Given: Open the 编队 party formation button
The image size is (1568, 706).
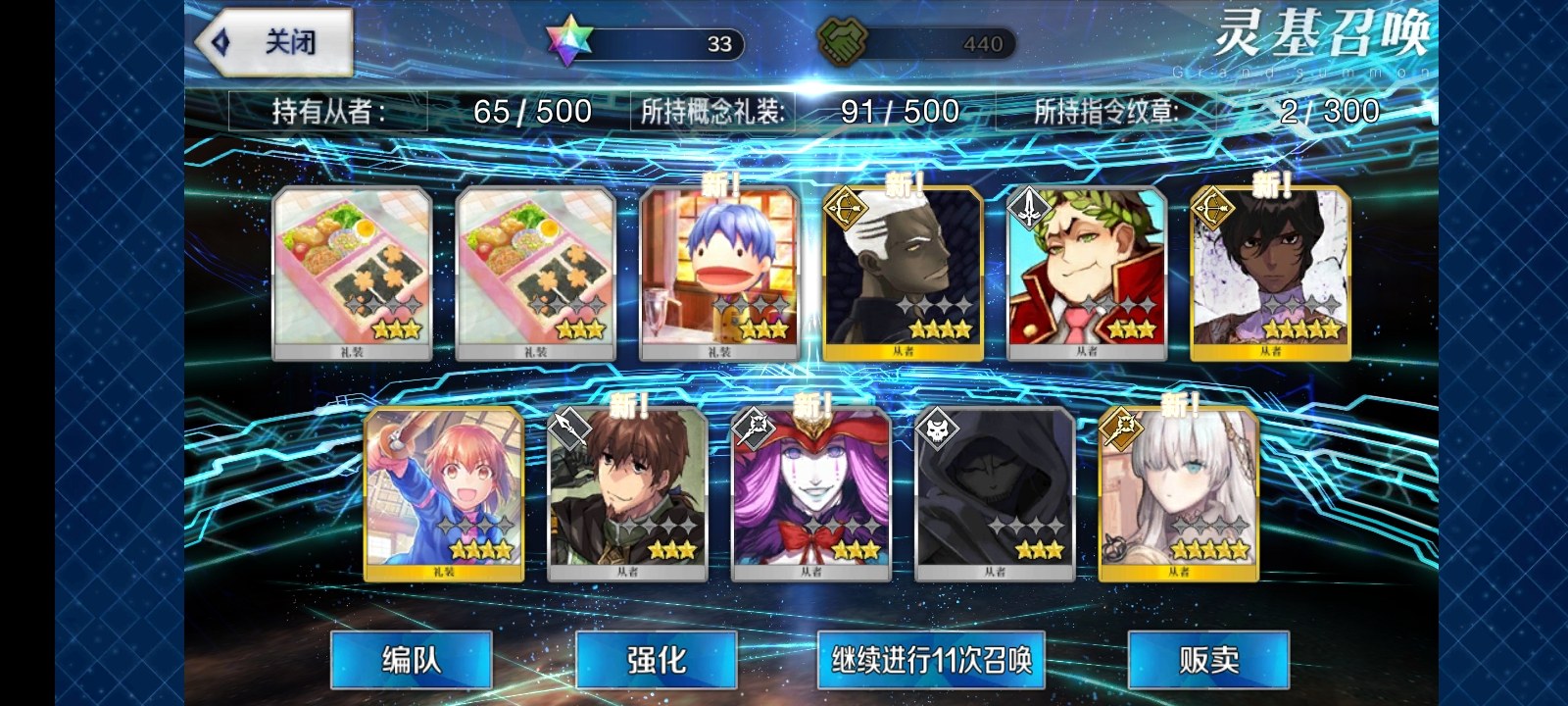Looking at the screenshot, I should [411, 660].
